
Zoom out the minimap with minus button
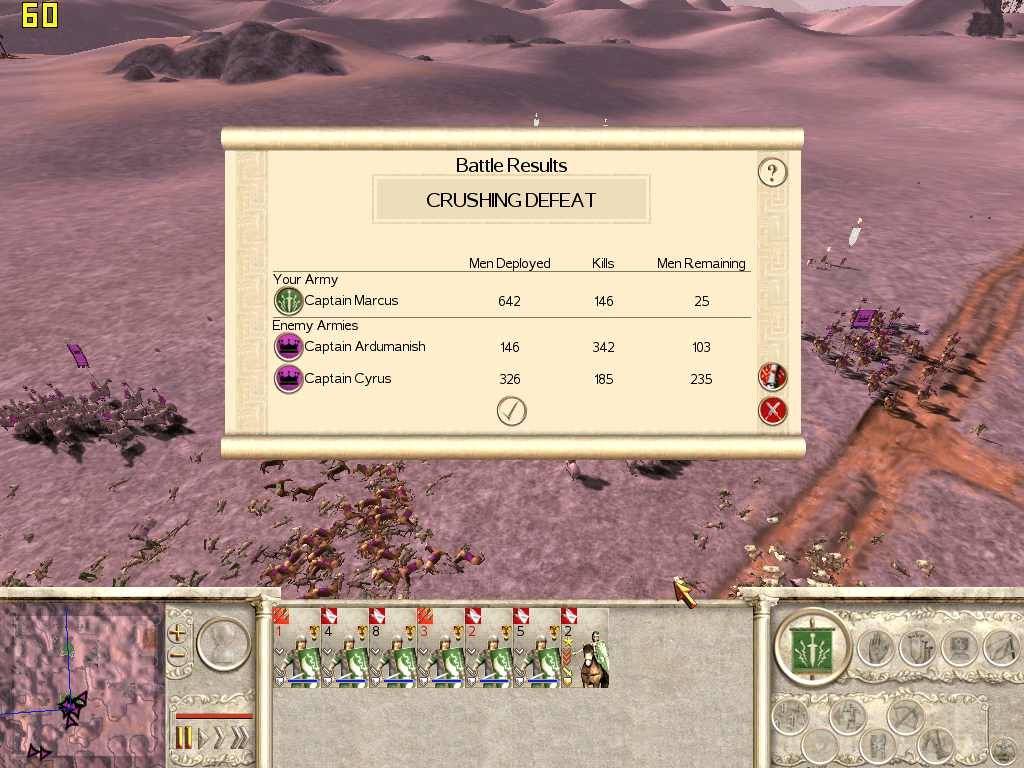tap(178, 657)
